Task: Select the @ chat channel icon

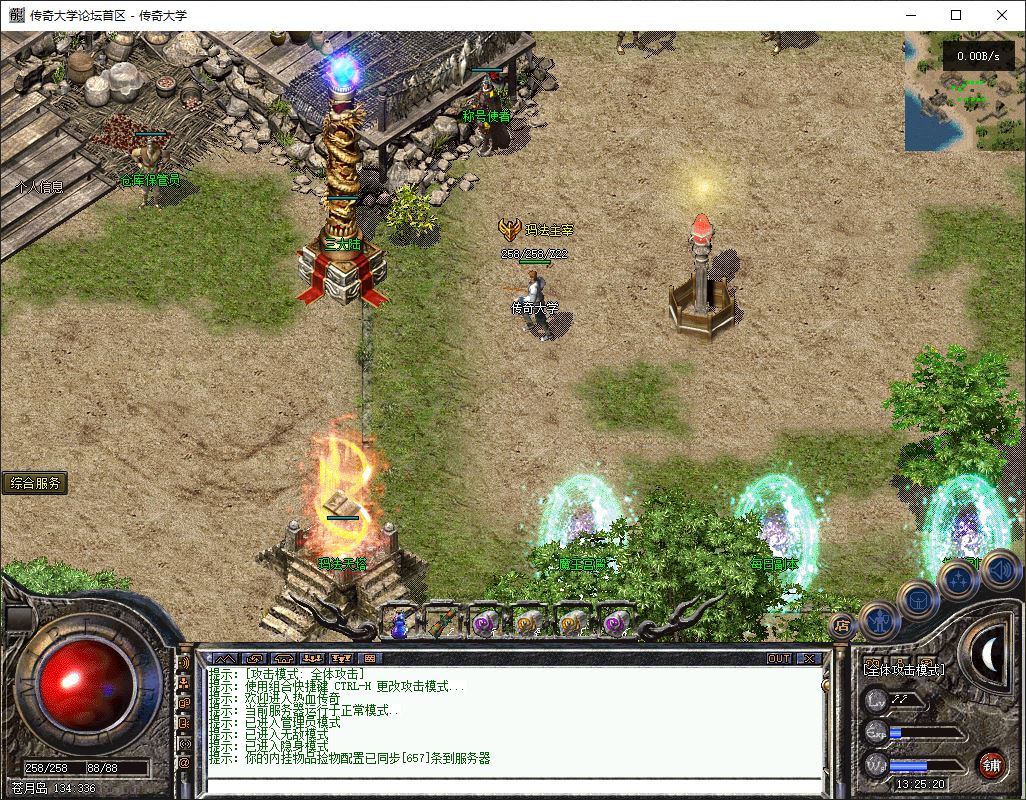Action: [x=184, y=763]
